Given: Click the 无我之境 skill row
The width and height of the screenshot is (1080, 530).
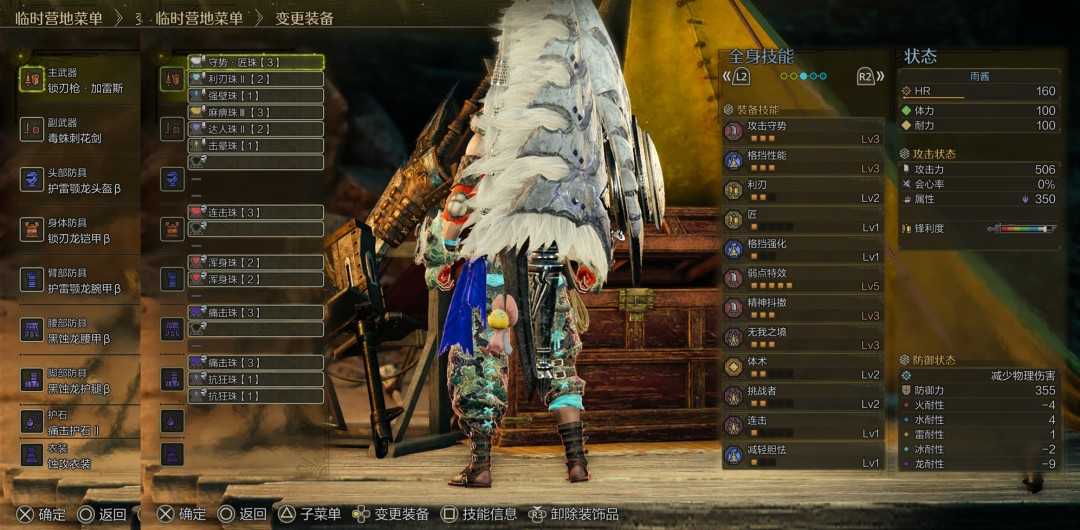Looking at the screenshot, I should click(802, 338).
